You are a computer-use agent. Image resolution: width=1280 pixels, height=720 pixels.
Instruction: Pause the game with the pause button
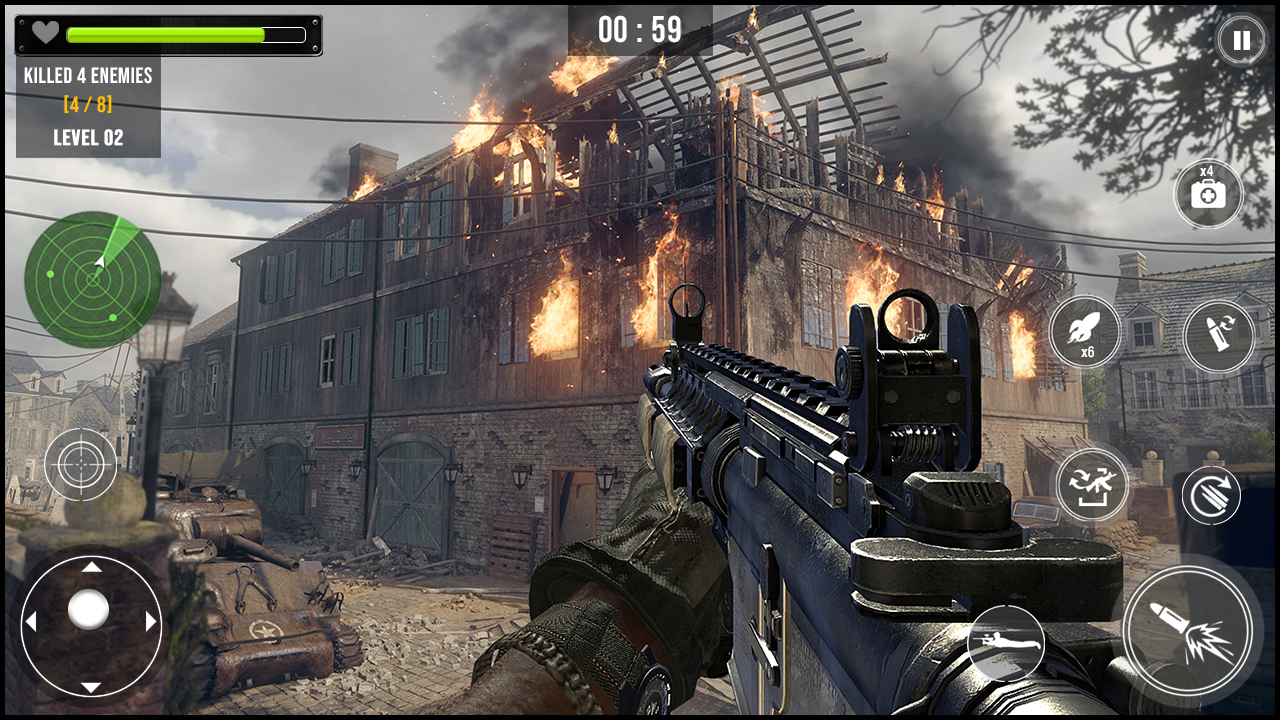coord(1240,41)
